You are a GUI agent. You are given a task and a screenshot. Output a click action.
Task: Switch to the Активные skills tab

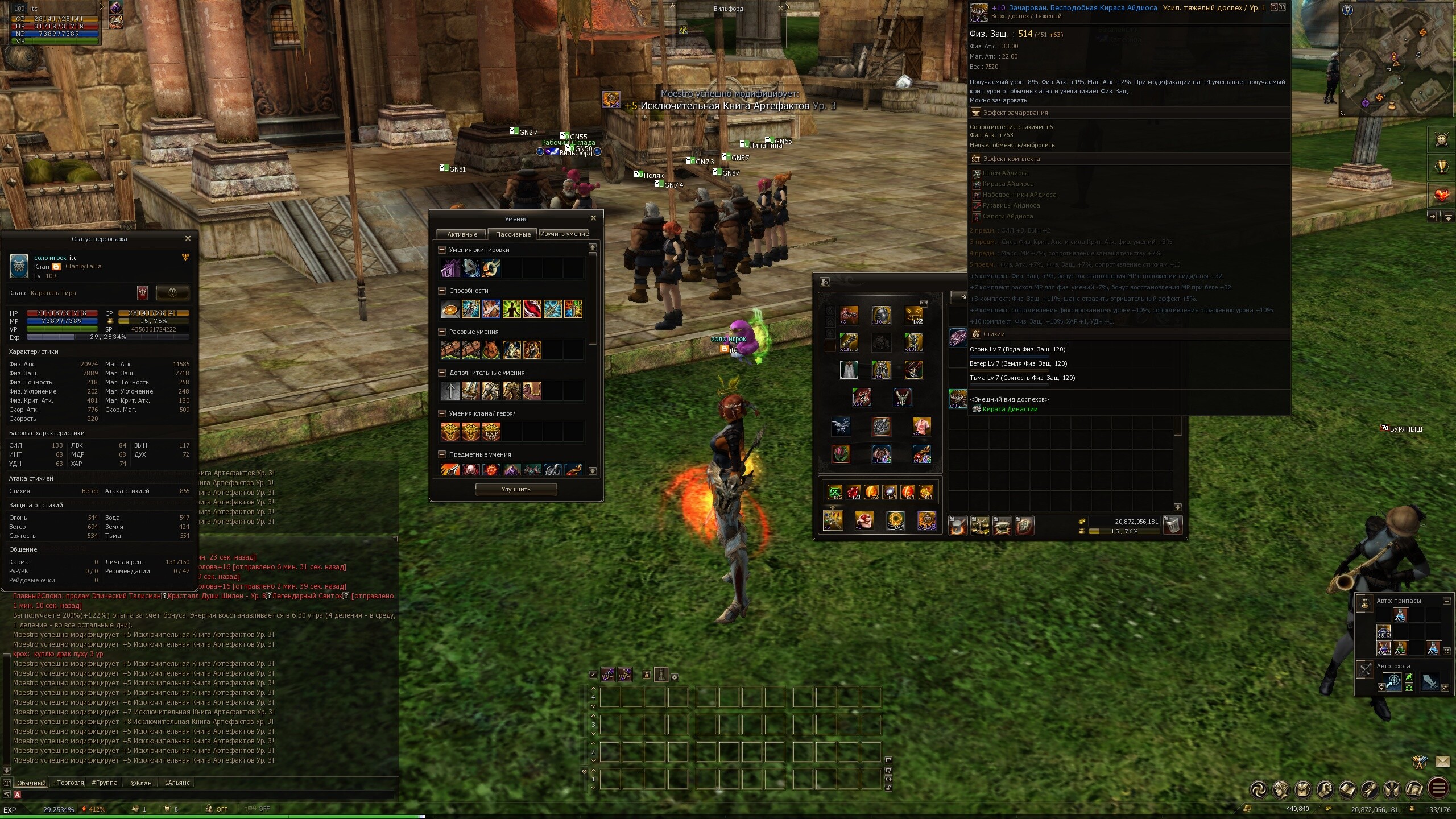(461, 234)
